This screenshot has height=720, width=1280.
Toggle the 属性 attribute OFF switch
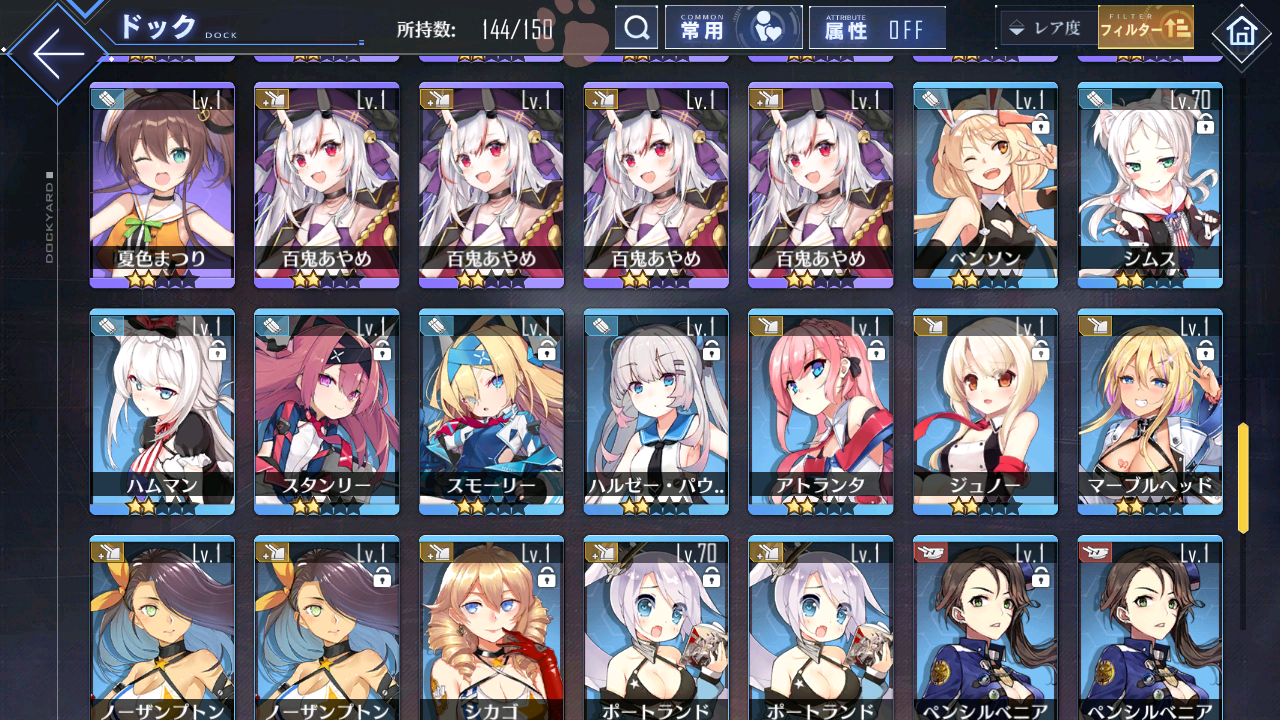point(877,27)
